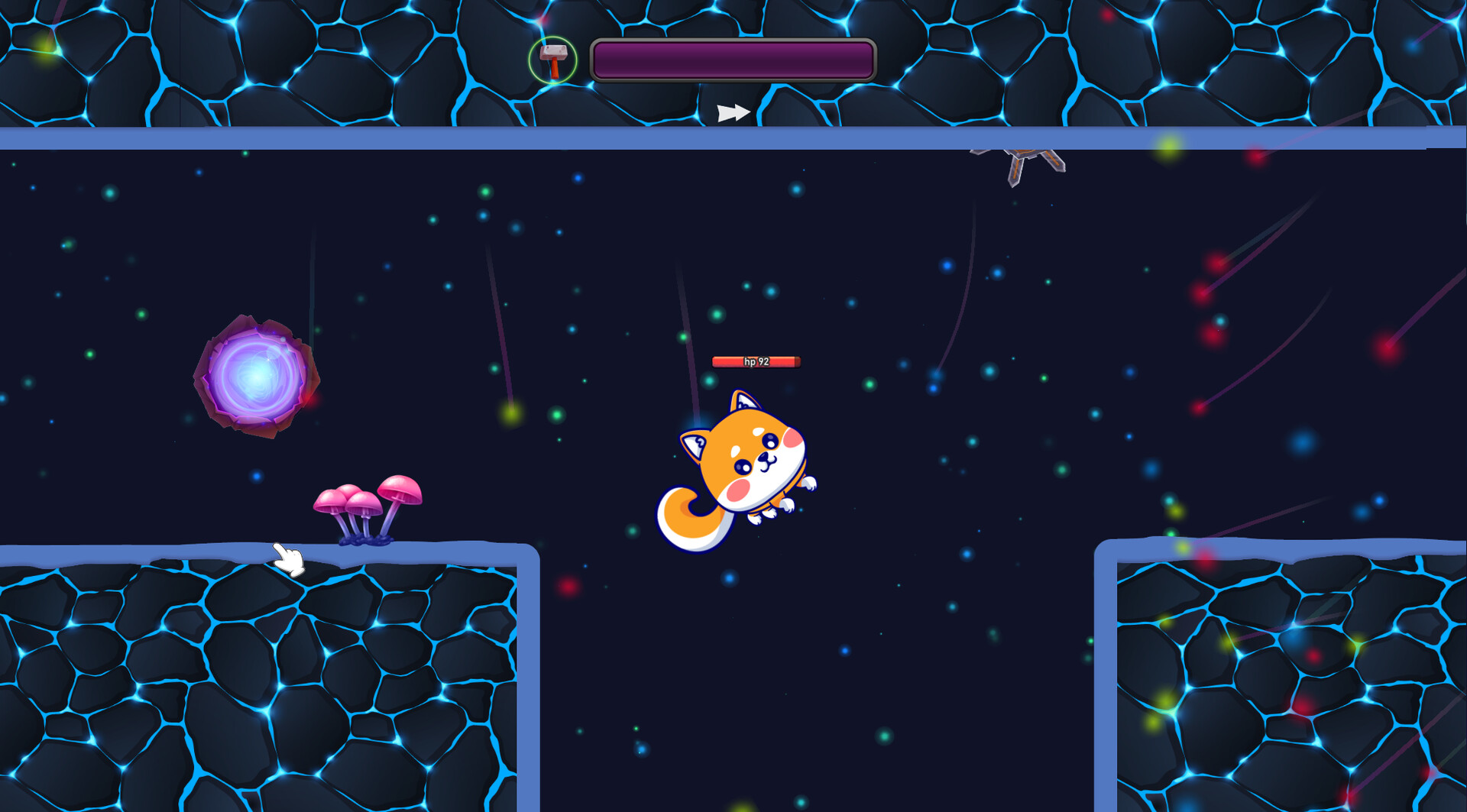The image size is (1467, 812).
Task: Target the spiky drone at the top
Action: point(1024,160)
